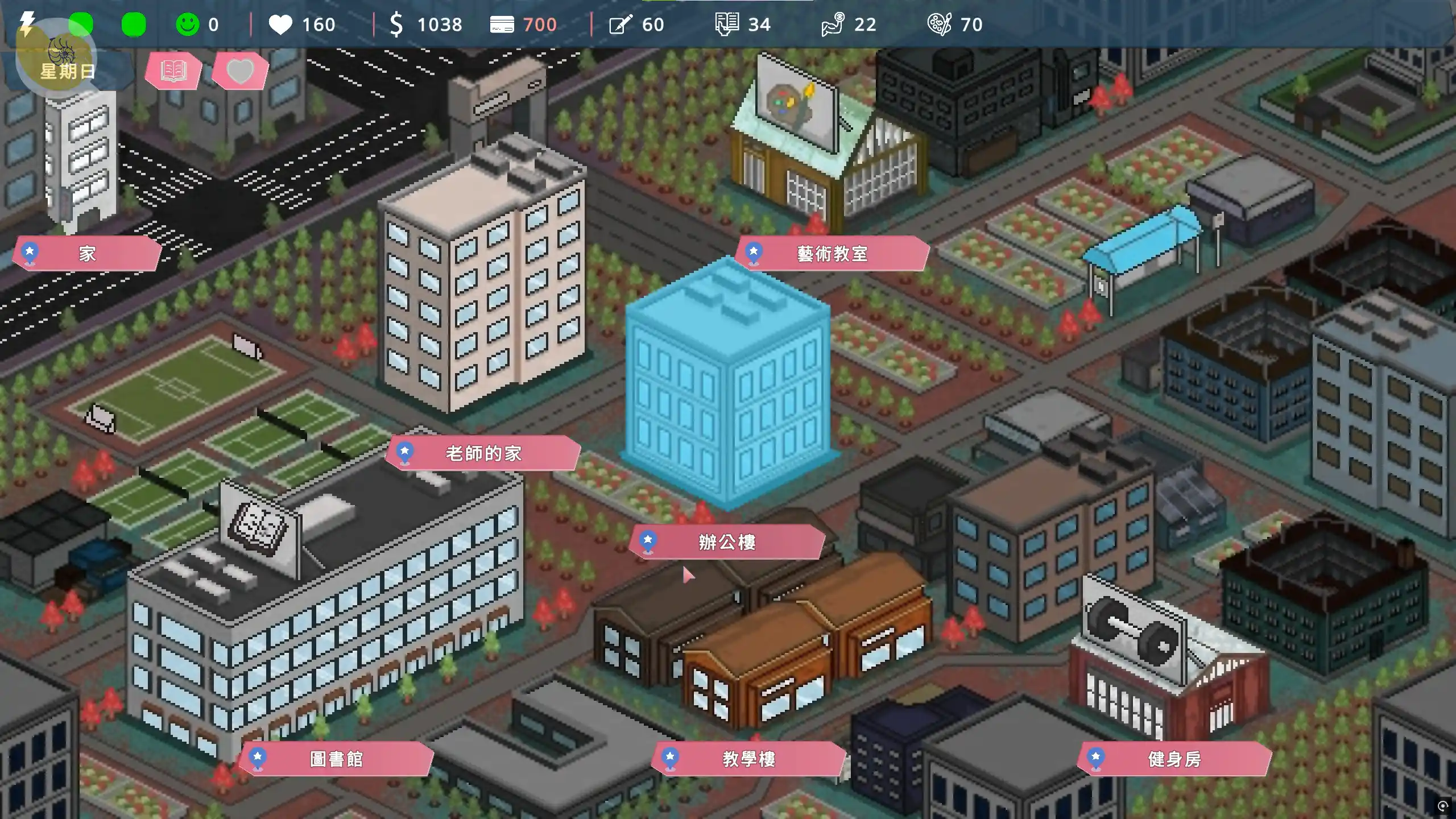Open the 圖書館 library location
Viewport: 1456px width, 819px height.
[336, 759]
